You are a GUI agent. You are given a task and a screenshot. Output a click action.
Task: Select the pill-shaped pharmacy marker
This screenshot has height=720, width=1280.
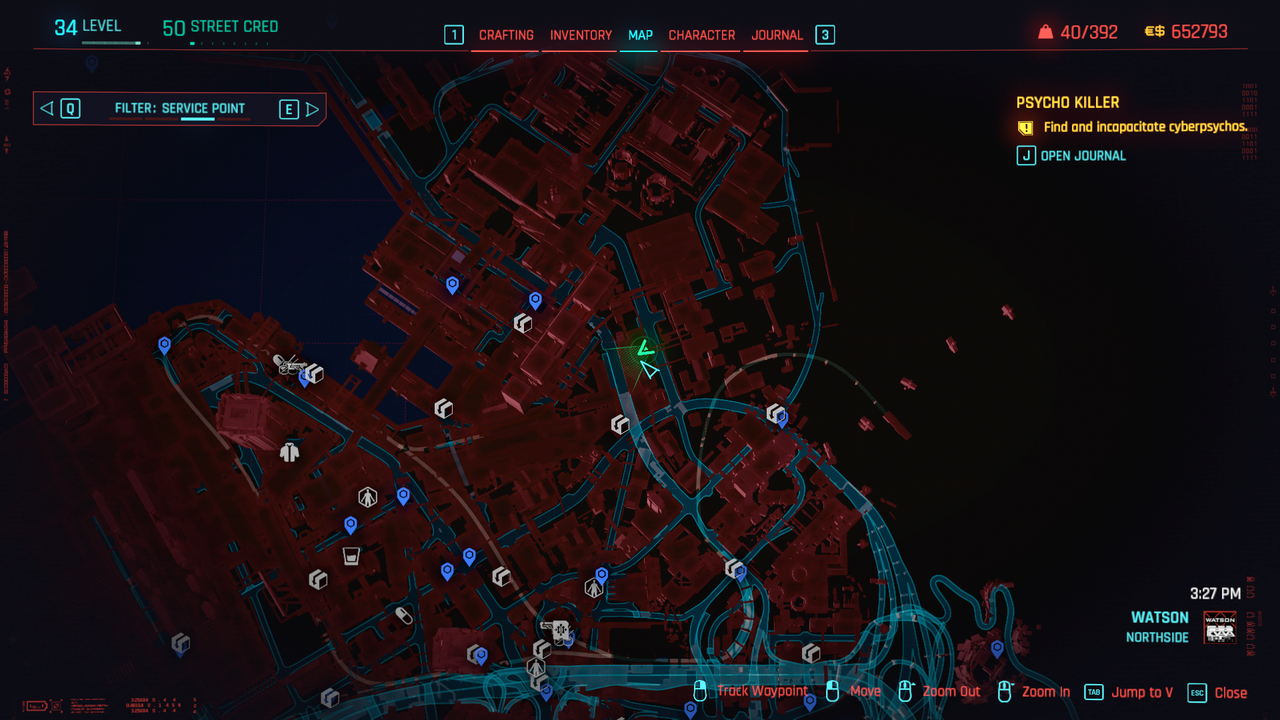tap(404, 615)
